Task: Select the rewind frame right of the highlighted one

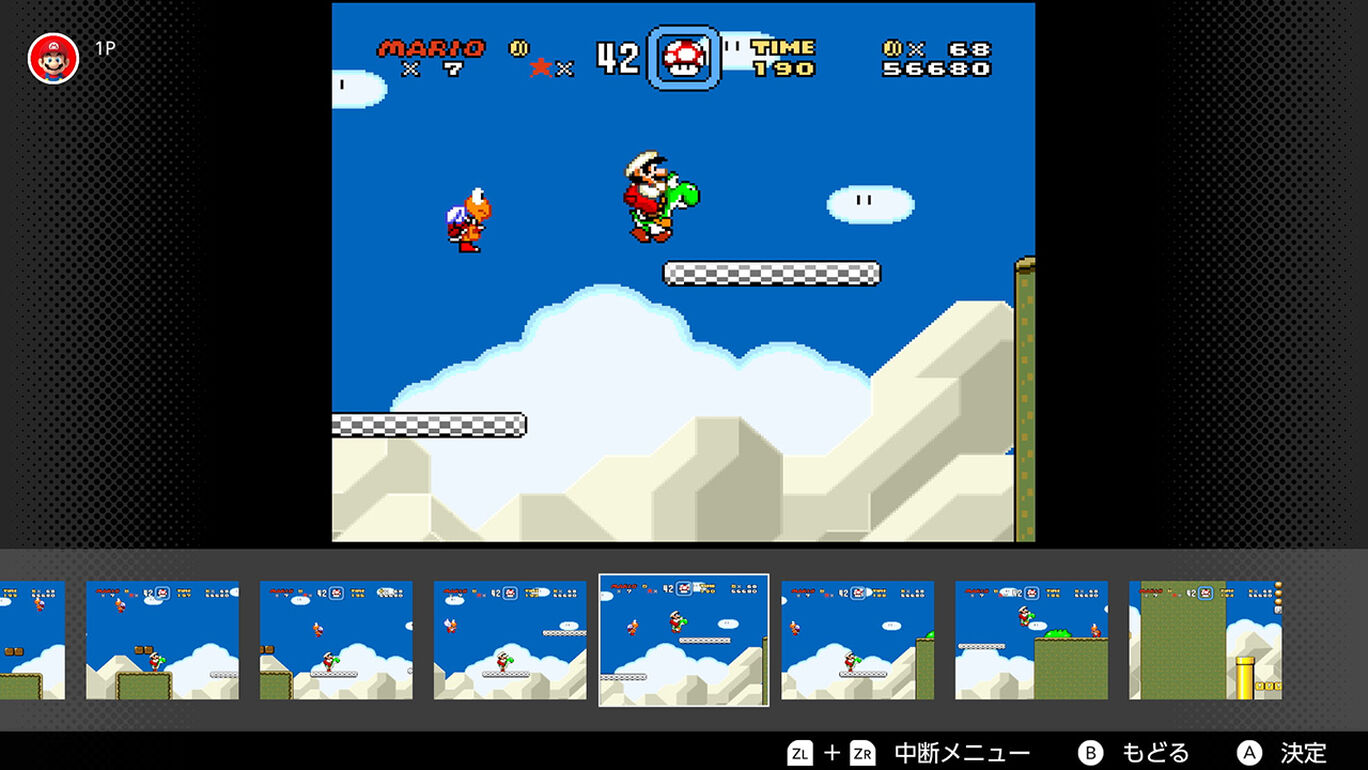Action: click(x=857, y=638)
